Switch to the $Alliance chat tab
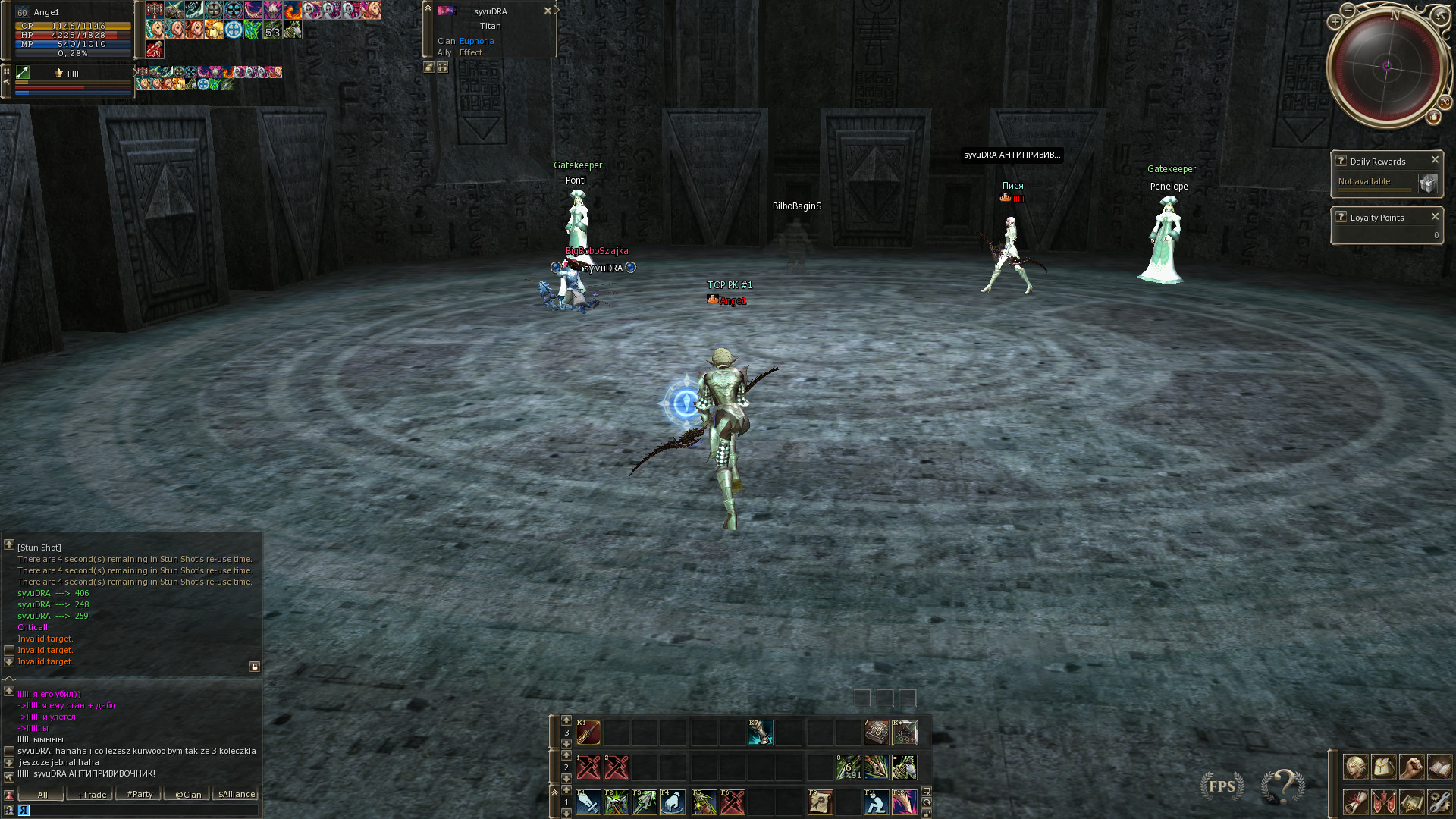The width and height of the screenshot is (1456, 819). coord(237,795)
